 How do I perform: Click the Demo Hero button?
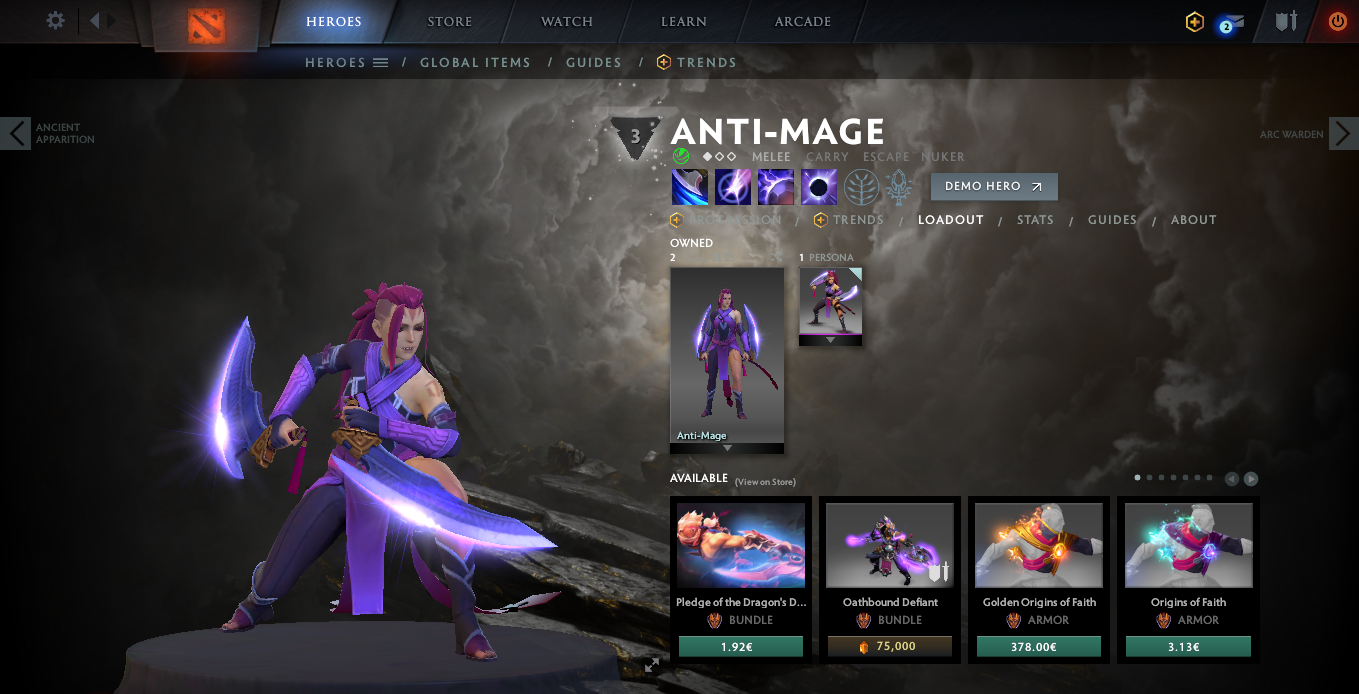point(993,187)
